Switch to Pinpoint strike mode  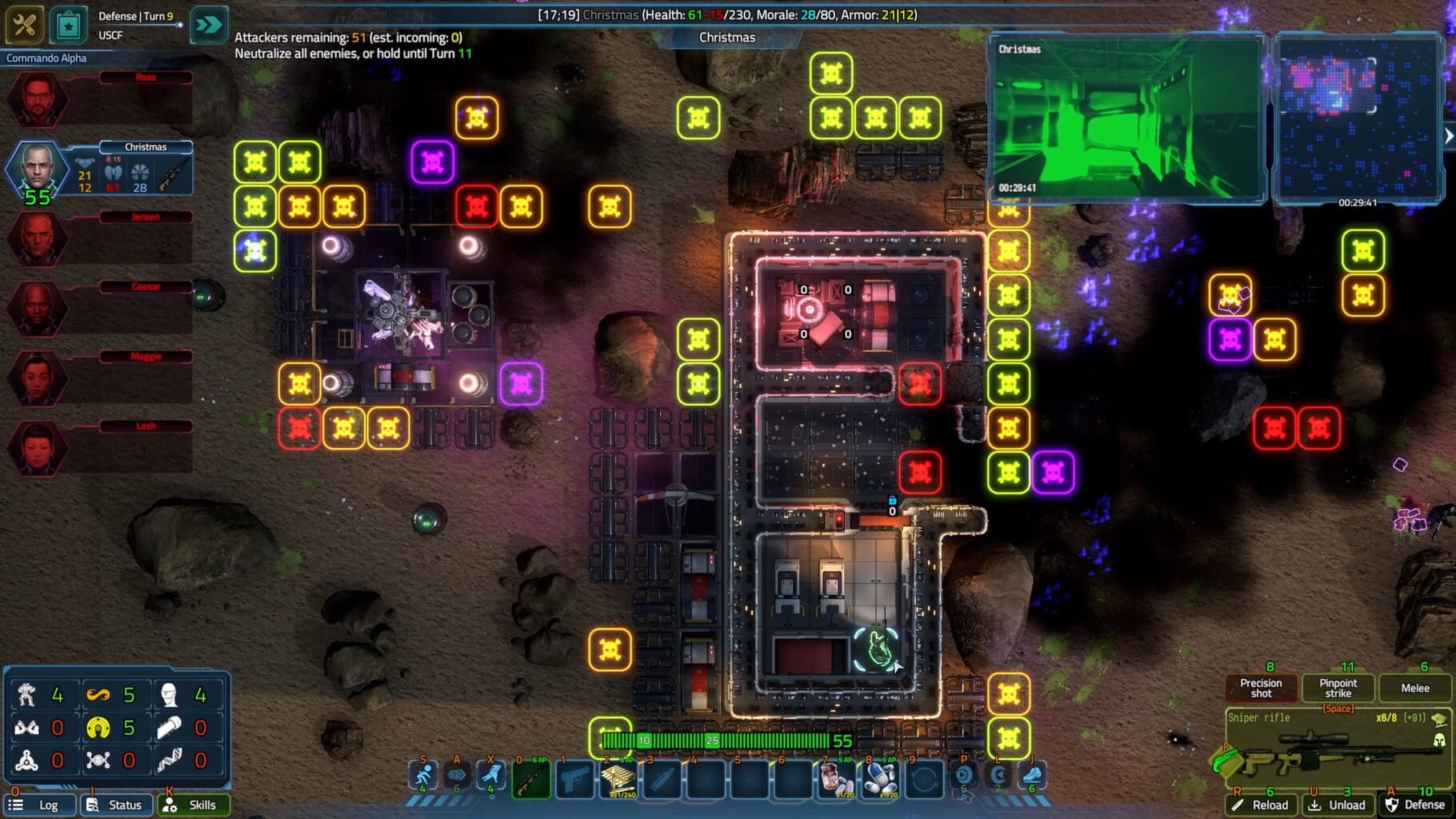[1337, 688]
